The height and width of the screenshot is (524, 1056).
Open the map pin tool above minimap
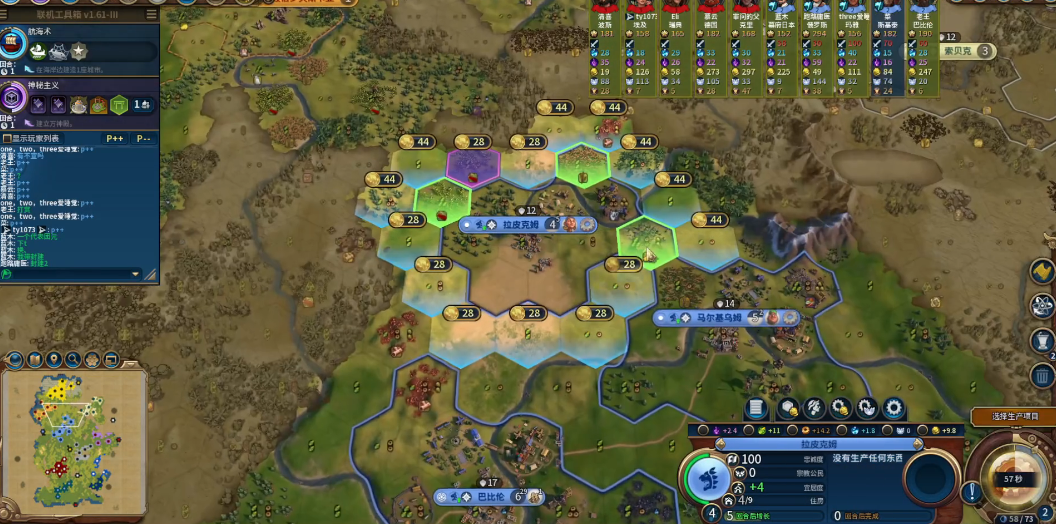tap(55, 359)
